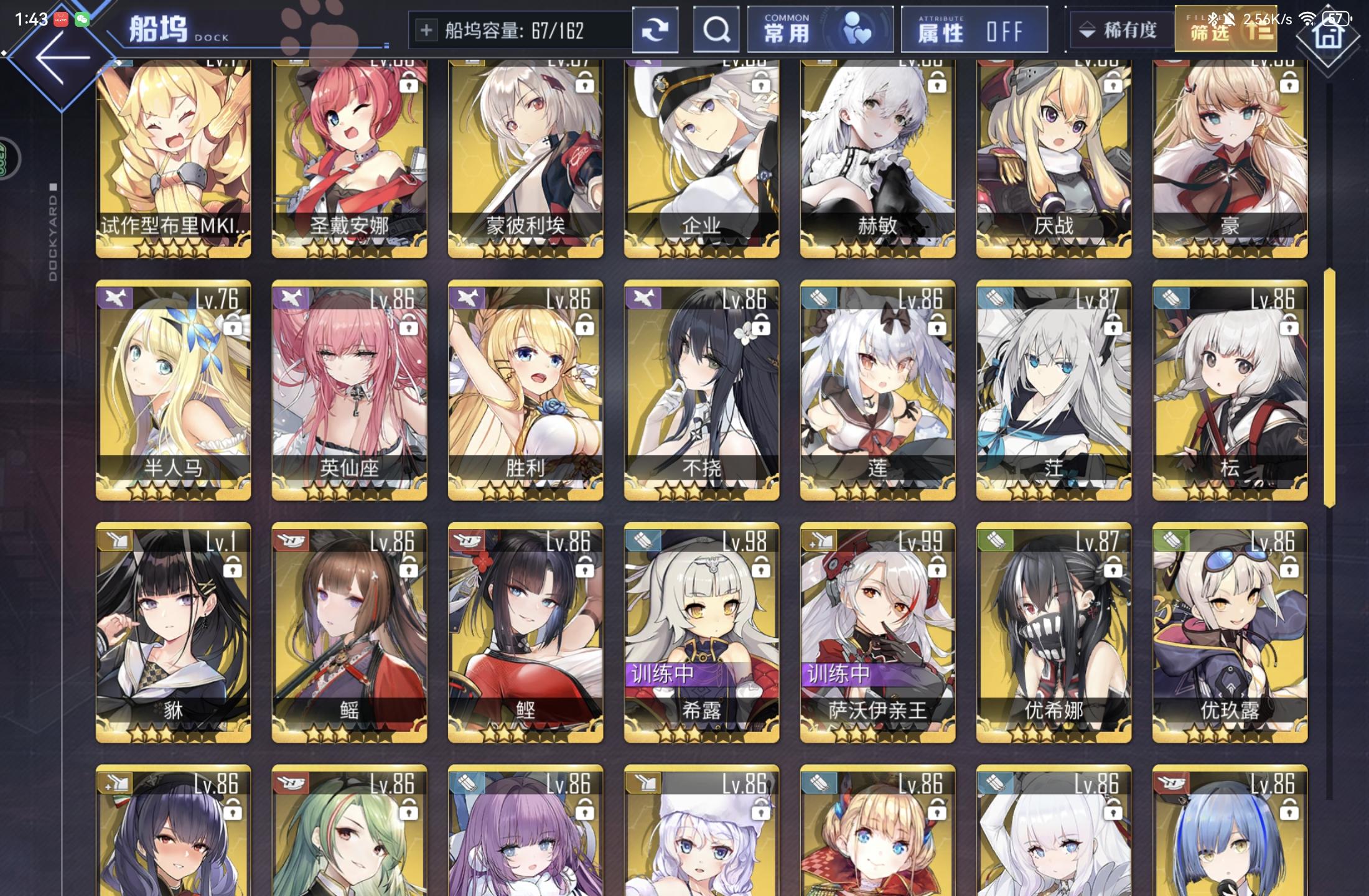Toggle the 属性 attribute display OFF switch
This screenshot has width=1369, height=896.
pos(974,29)
